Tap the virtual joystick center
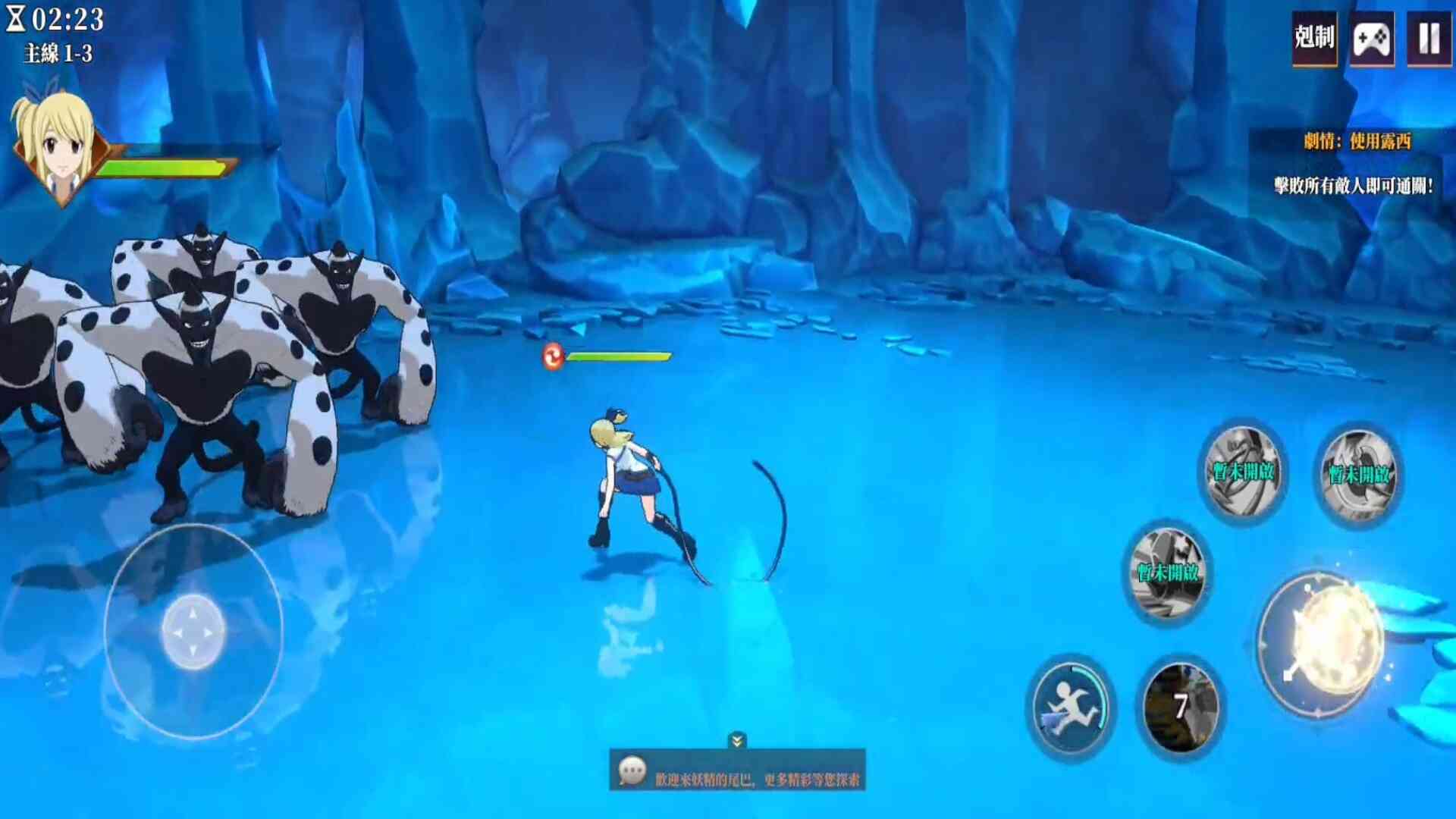This screenshot has width=1456, height=819. (193, 631)
